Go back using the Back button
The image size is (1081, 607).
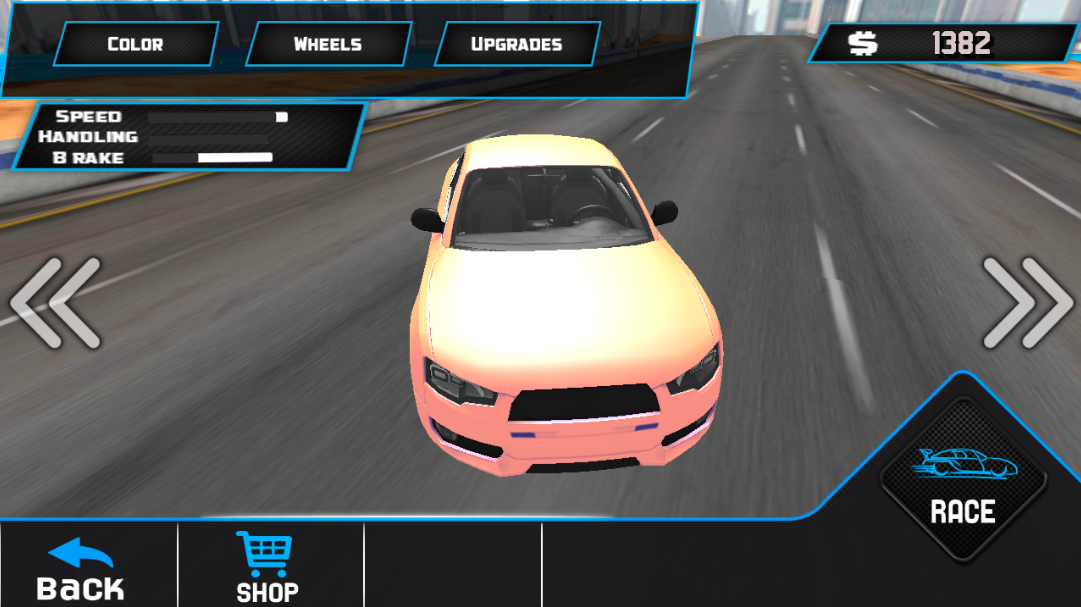[x=81, y=569]
